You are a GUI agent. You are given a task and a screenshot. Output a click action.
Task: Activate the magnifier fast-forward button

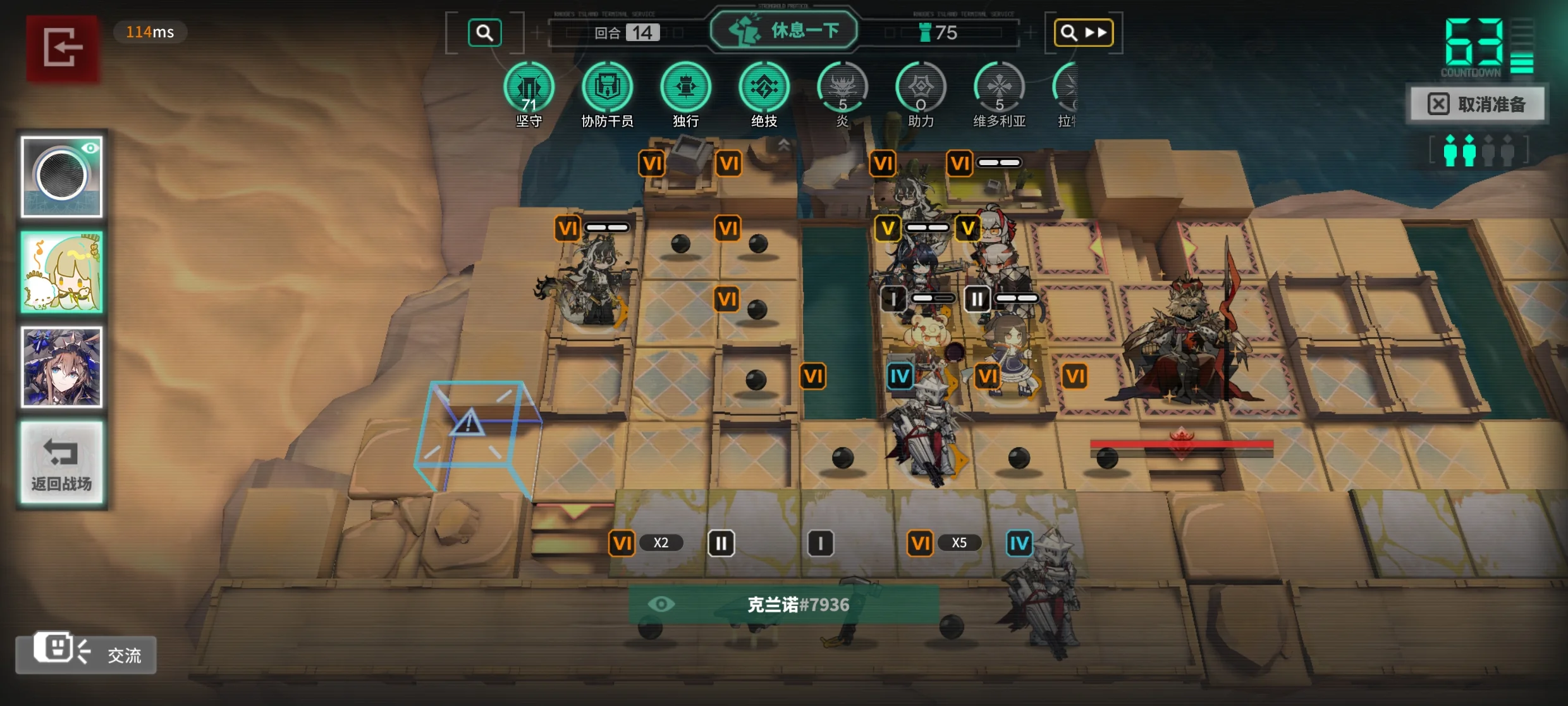(x=1083, y=33)
